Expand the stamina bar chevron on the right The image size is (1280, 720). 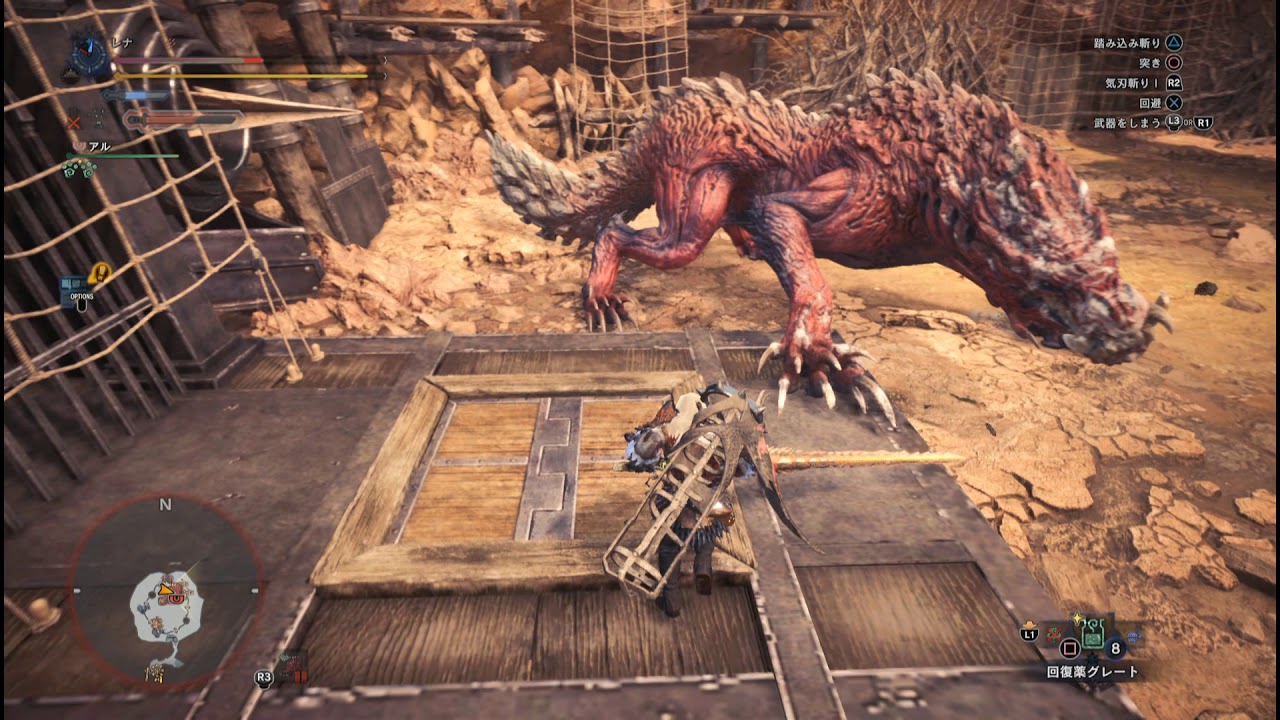click(386, 75)
